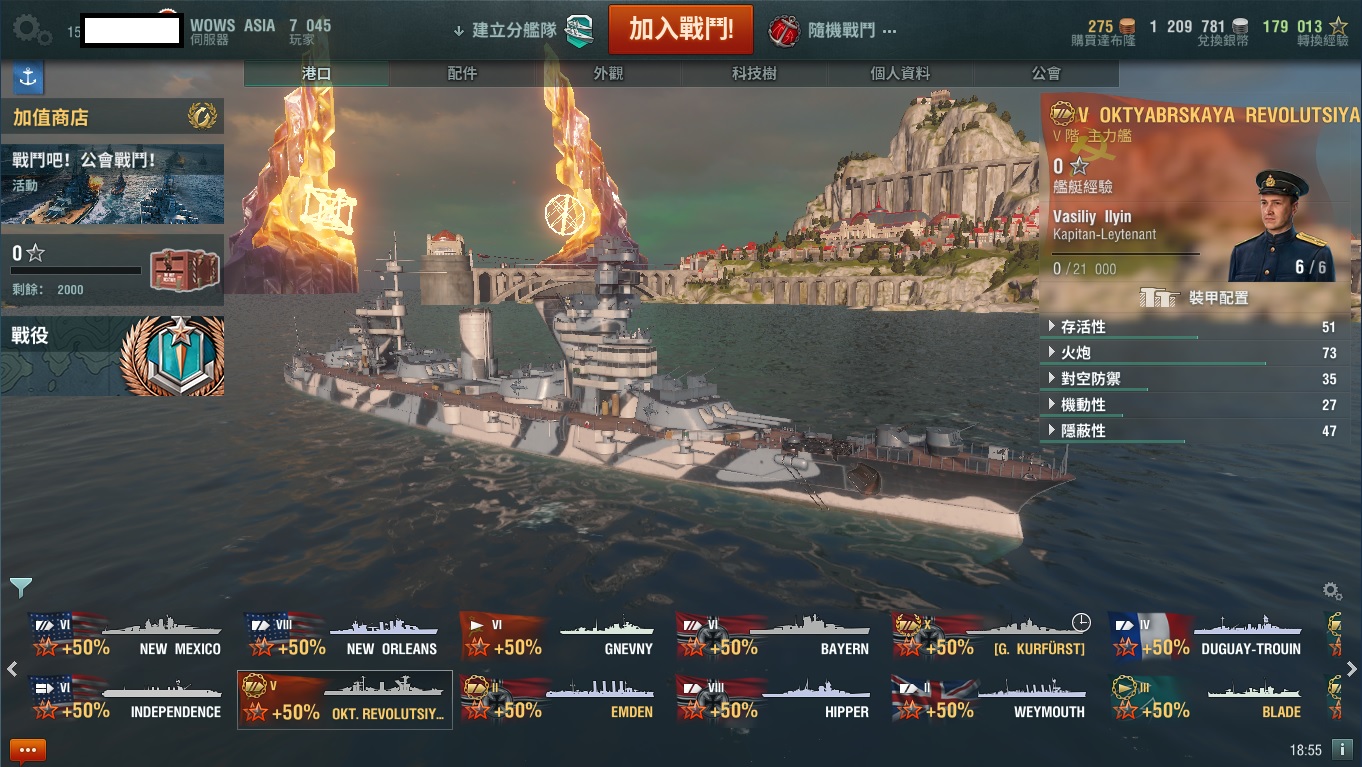Switch to the 外觀 exterior tab
This screenshot has width=1362, height=767.
[608, 73]
